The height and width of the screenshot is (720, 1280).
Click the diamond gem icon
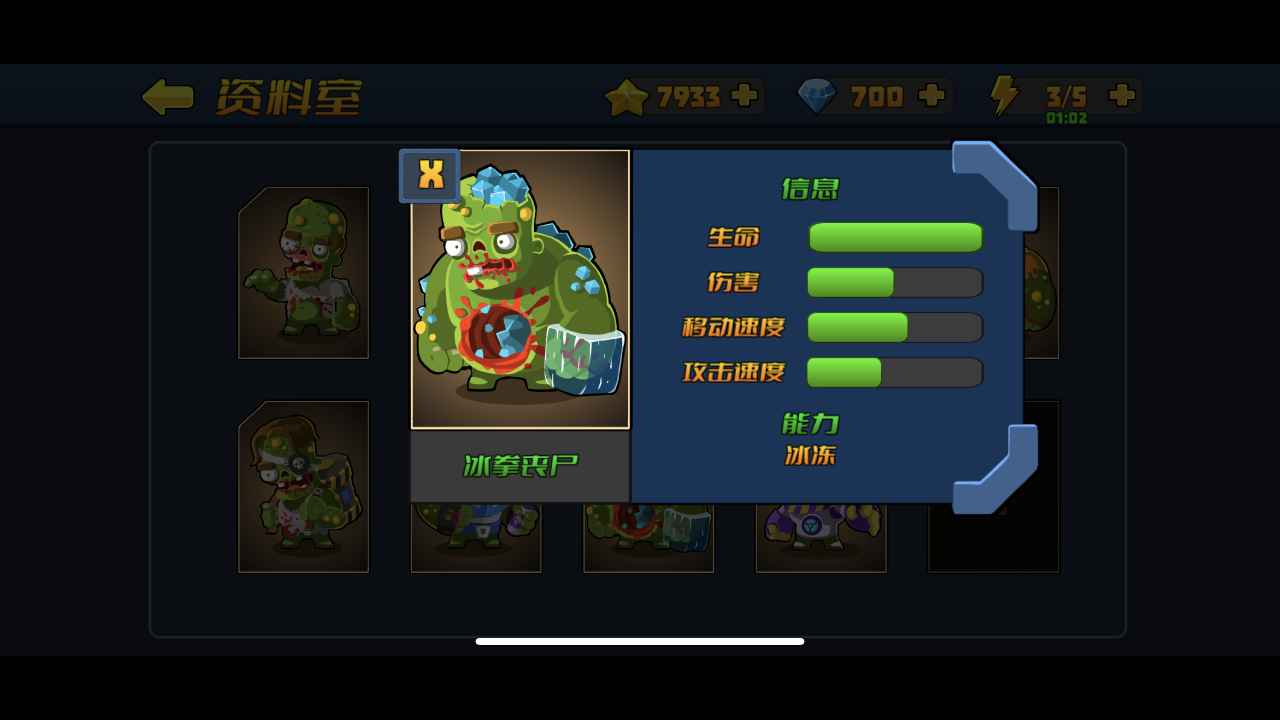[816, 95]
